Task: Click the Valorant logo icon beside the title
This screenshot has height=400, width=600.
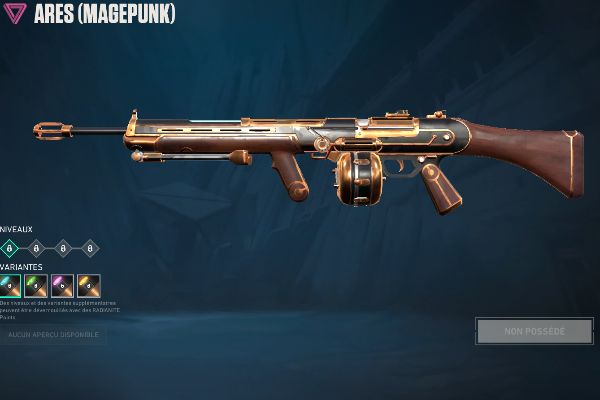Action: [x=16, y=16]
